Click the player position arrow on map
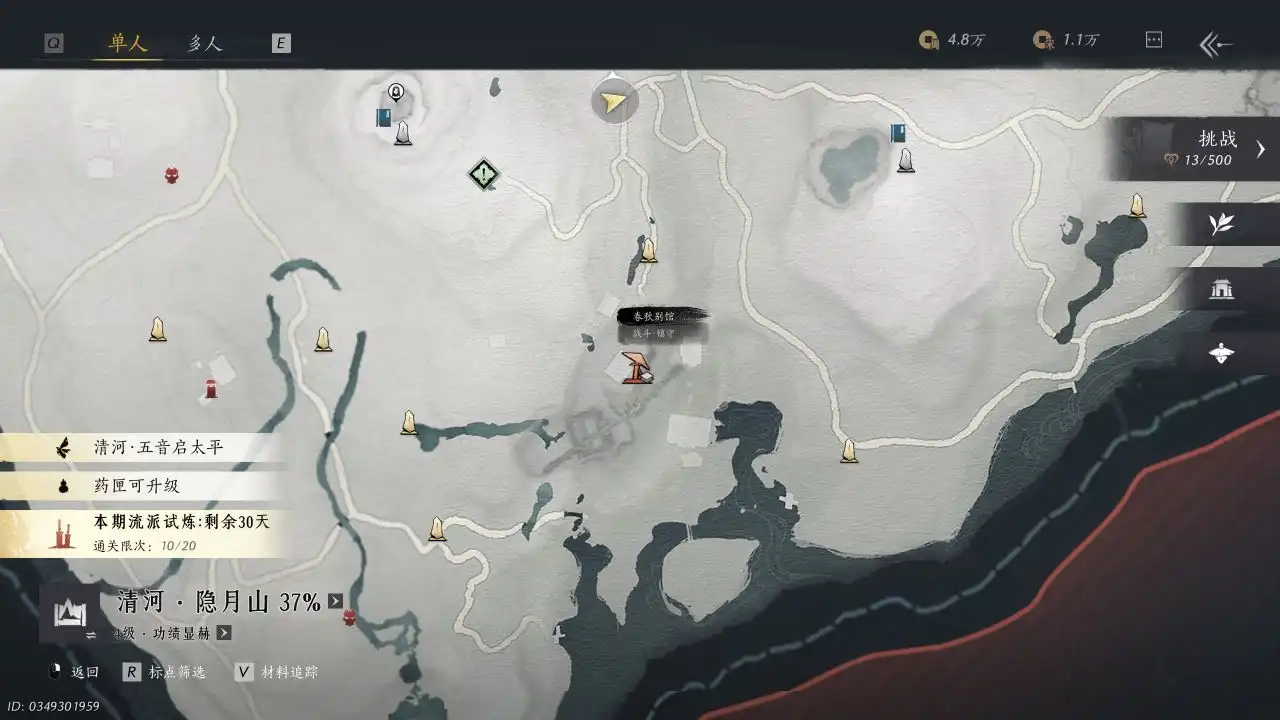This screenshot has height=720, width=1280. tap(613, 100)
